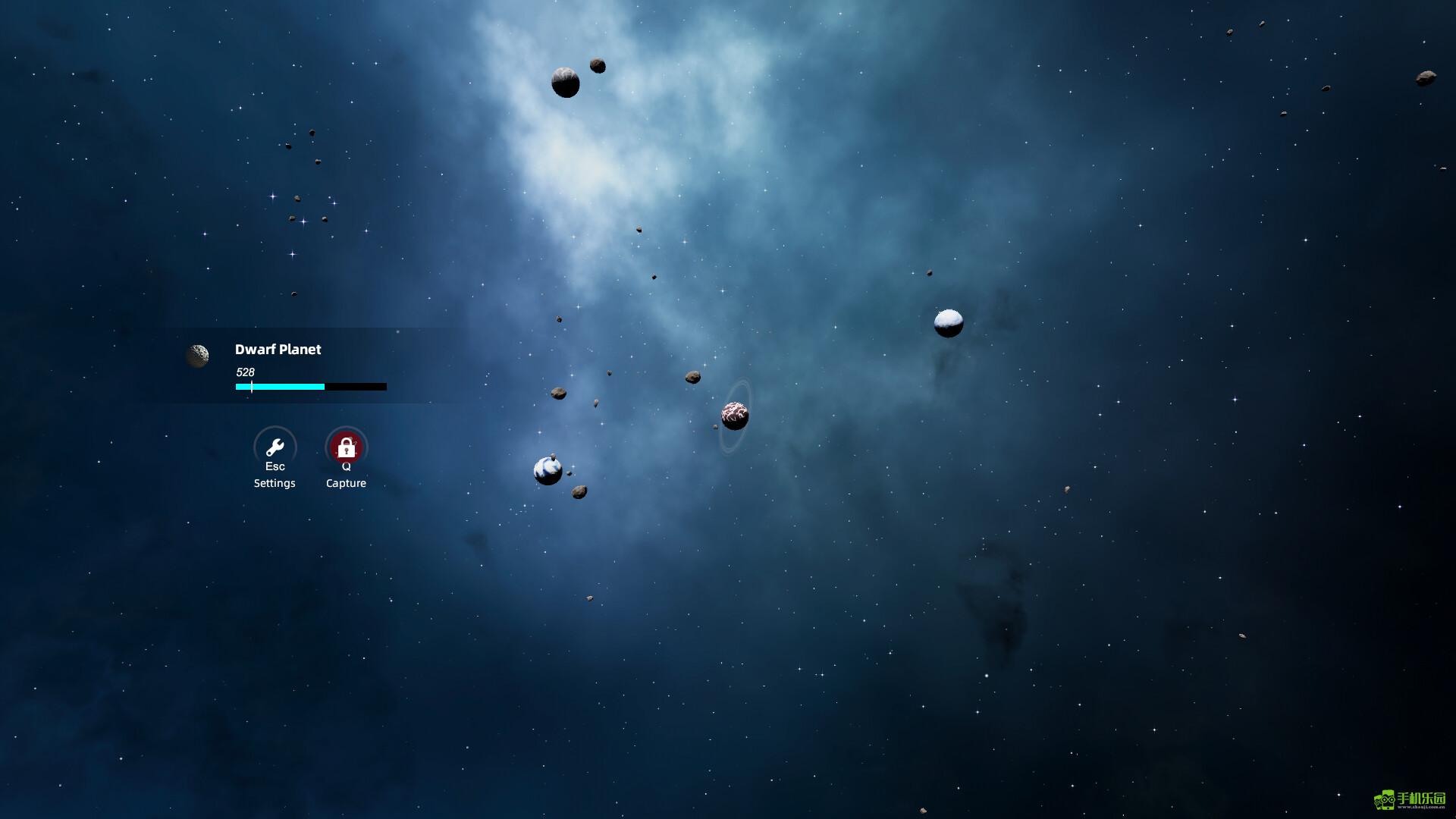Open Settings with the wrench icon
This screenshot has height=819, width=1456.
pos(275,447)
